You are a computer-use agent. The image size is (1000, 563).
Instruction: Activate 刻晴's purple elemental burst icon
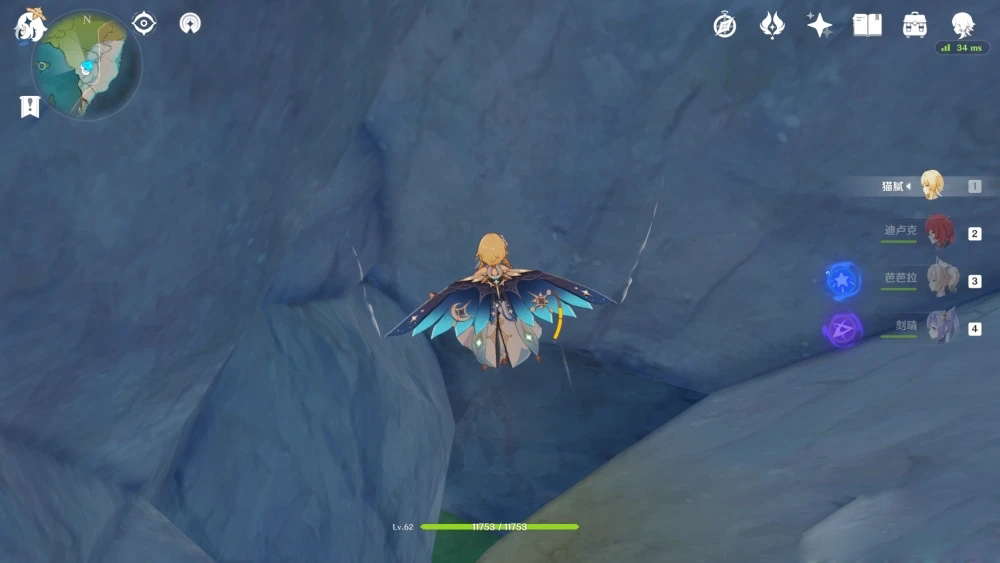pos(843,328)
